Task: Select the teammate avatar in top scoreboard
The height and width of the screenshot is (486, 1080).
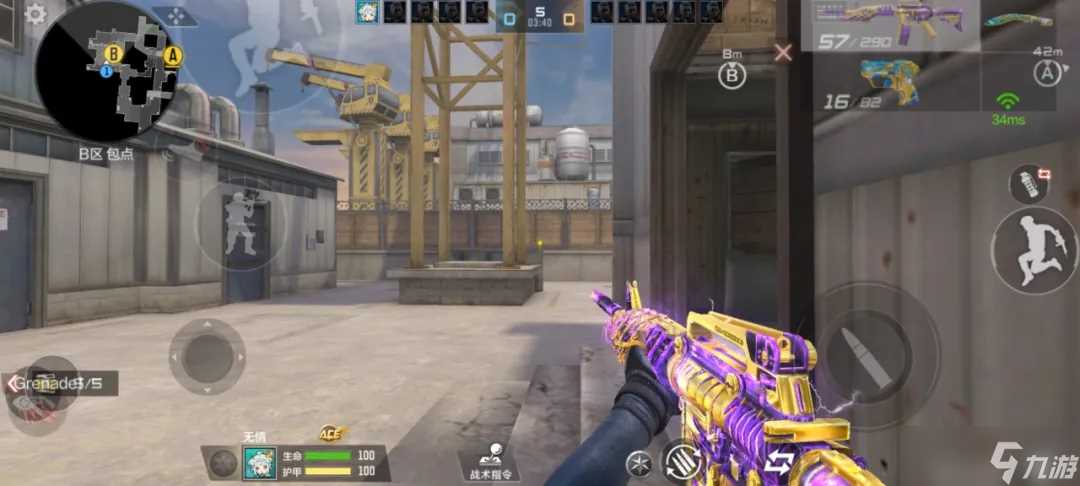Action: tap(367, 12)
